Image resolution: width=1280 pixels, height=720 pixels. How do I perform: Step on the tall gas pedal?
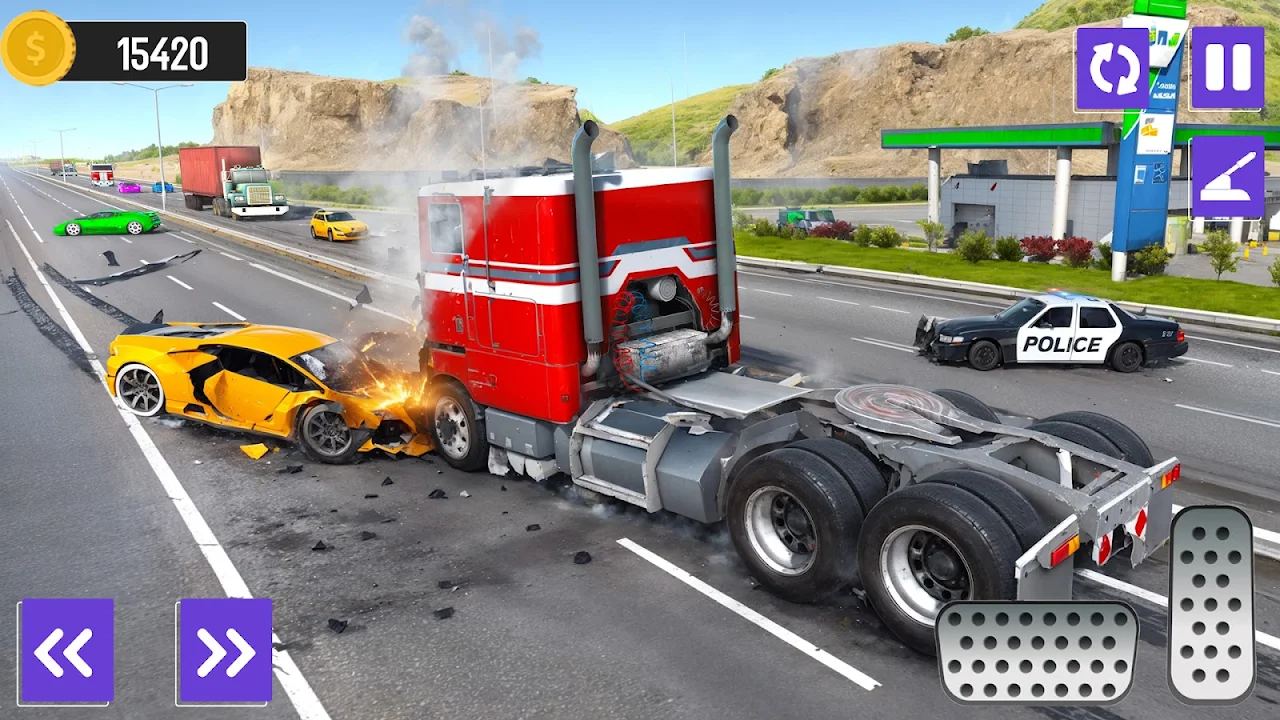coord(1211,603)
